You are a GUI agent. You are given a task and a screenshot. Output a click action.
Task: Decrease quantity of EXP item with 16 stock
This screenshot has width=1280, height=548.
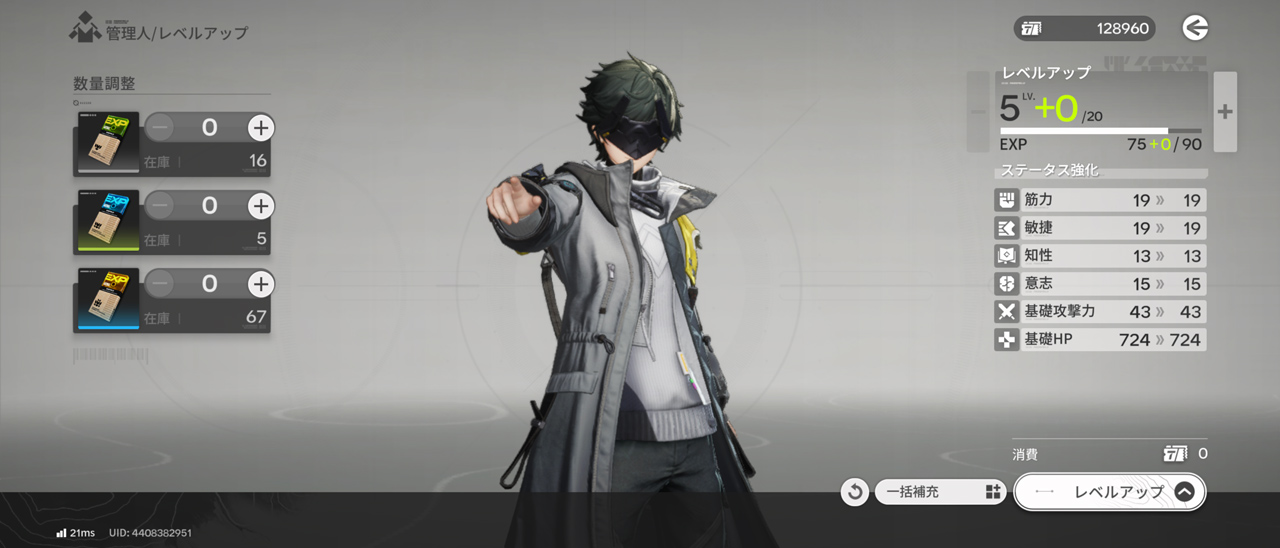160,127
